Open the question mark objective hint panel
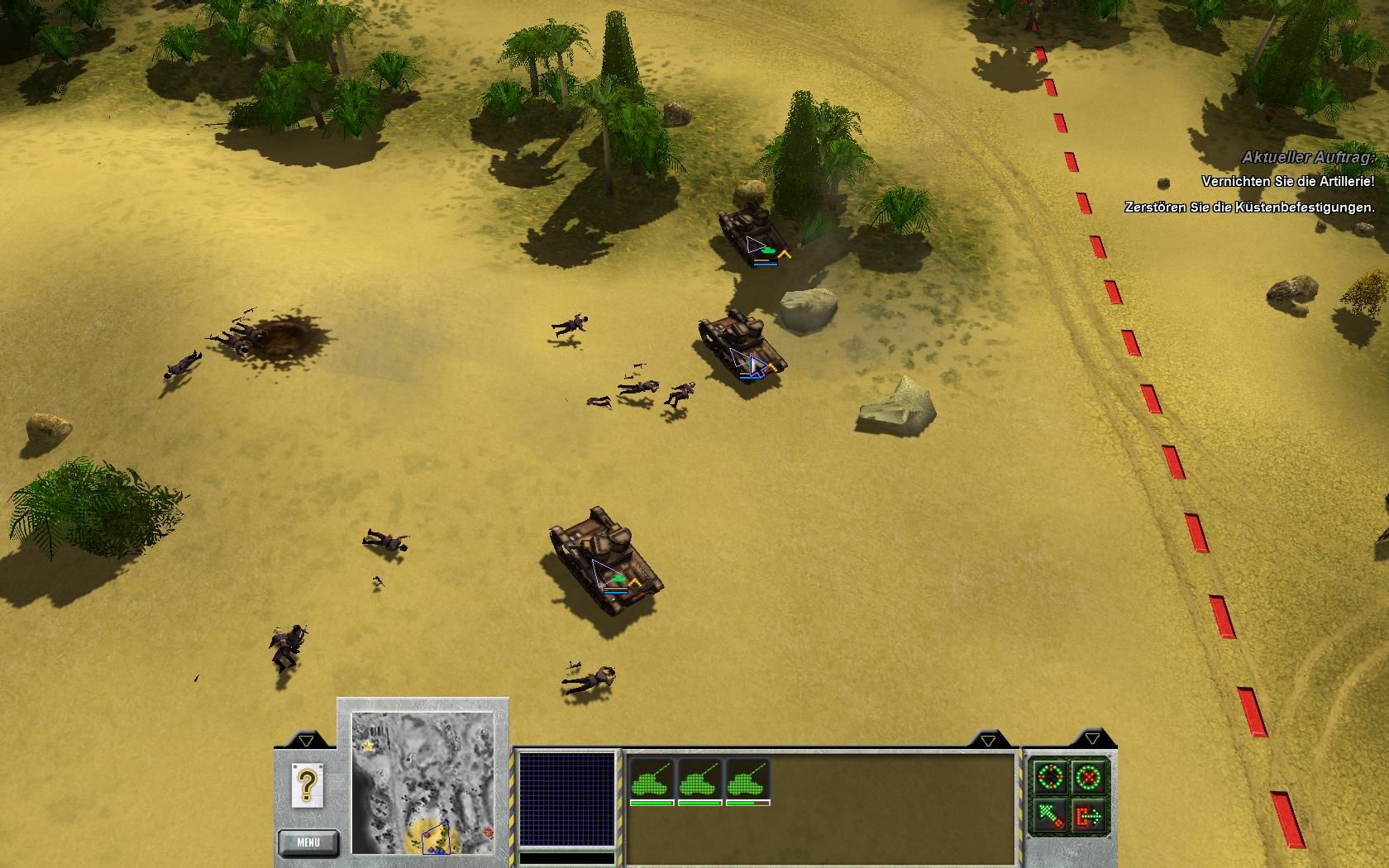 [307, 784]
